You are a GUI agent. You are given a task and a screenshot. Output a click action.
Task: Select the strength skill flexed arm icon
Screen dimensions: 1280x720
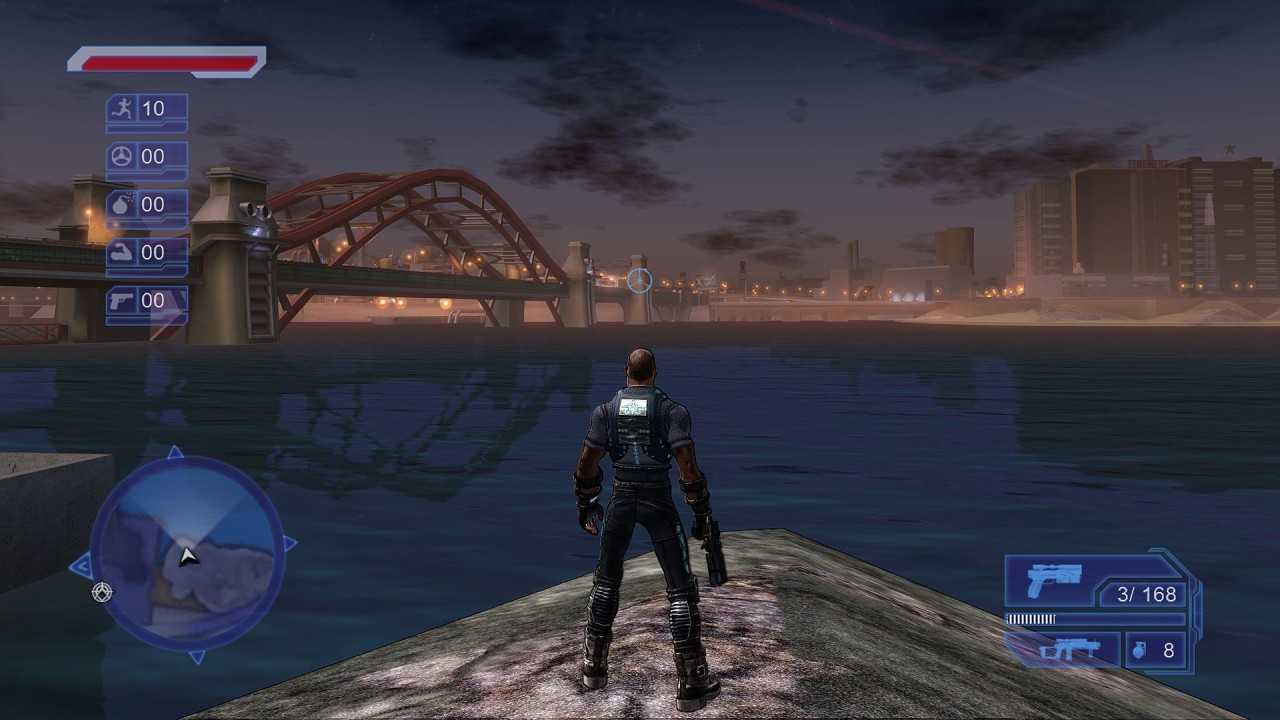(x=123, y=253)
